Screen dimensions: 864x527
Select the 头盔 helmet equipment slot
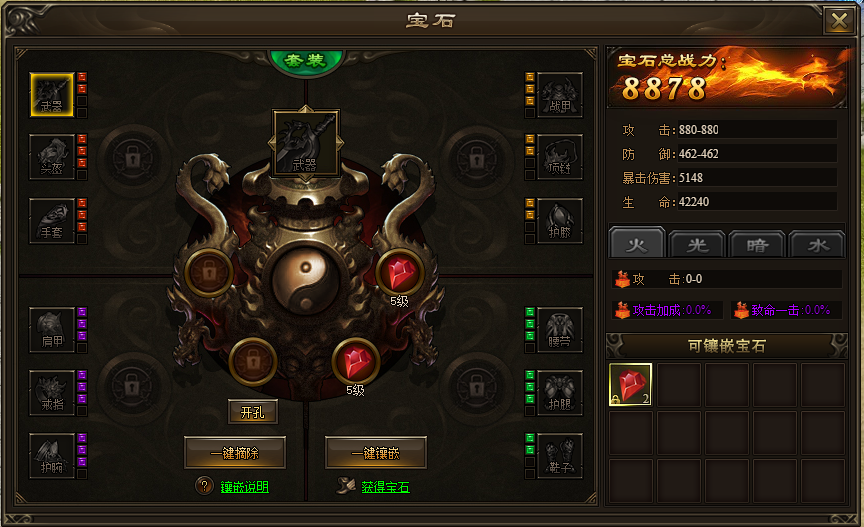[52, 157]
